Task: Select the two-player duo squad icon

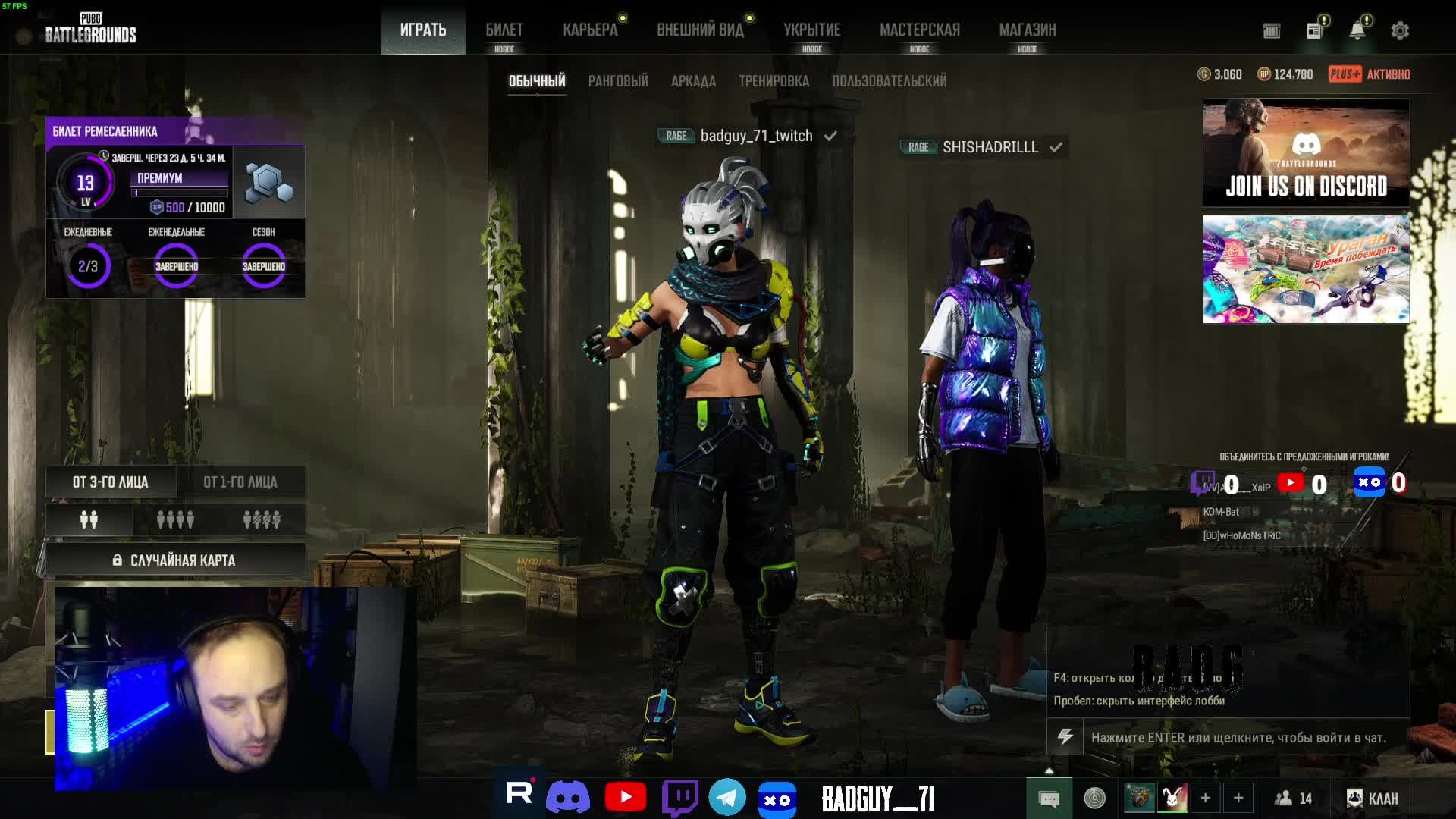Action: 89,520
